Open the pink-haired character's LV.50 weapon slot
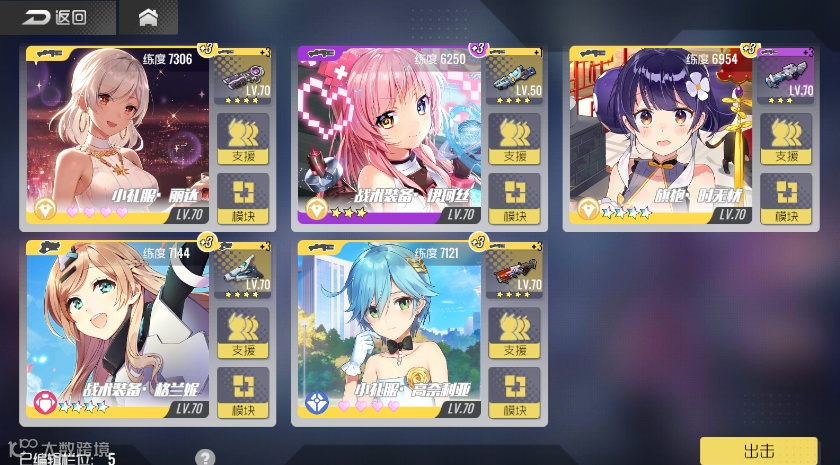This screenshot has width=840, height=465. pos(516,76)
